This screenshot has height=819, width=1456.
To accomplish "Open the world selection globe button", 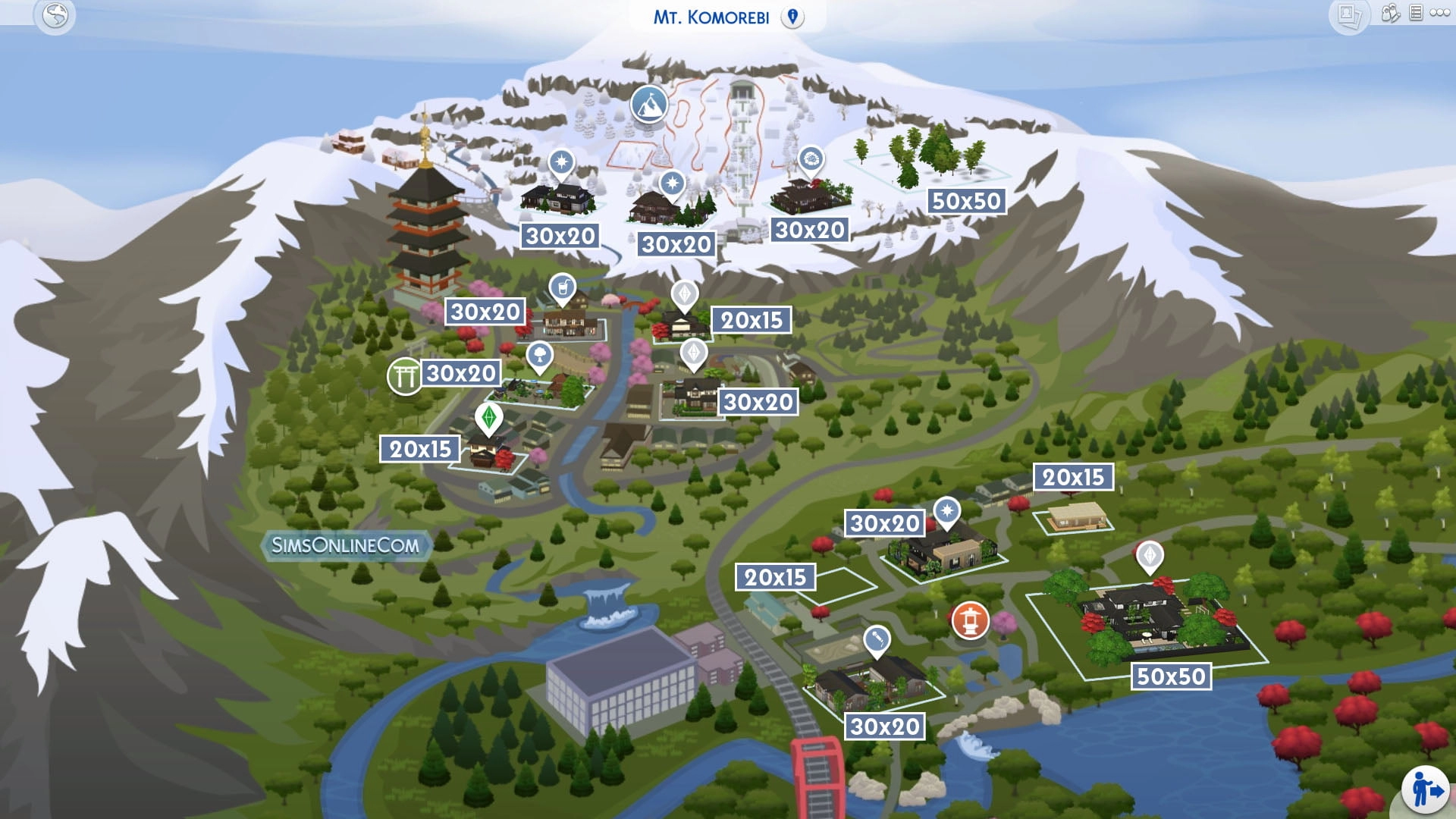I will [x=55, y=15].
